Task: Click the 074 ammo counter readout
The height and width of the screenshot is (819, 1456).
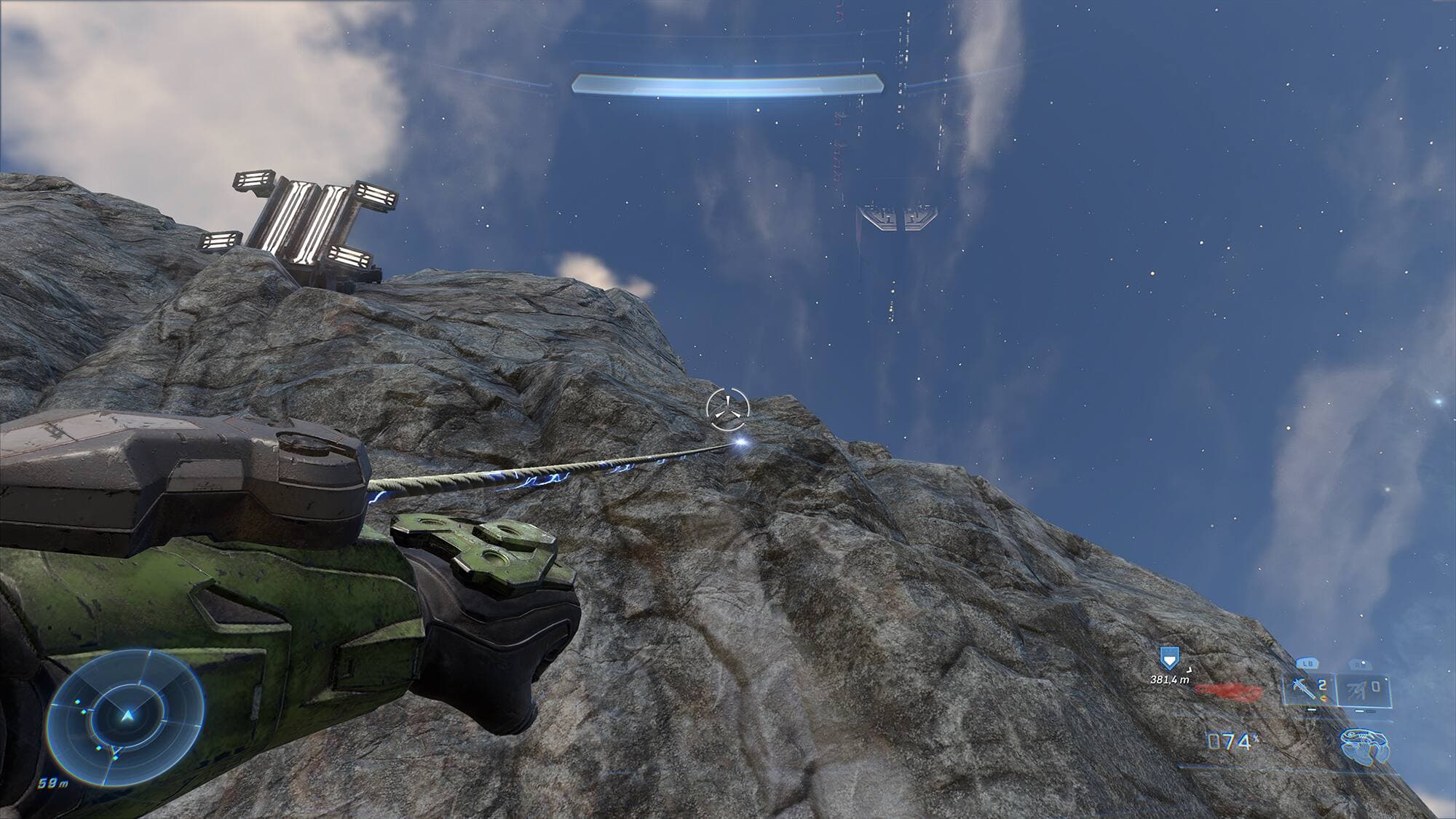Action: [1230, 741]
